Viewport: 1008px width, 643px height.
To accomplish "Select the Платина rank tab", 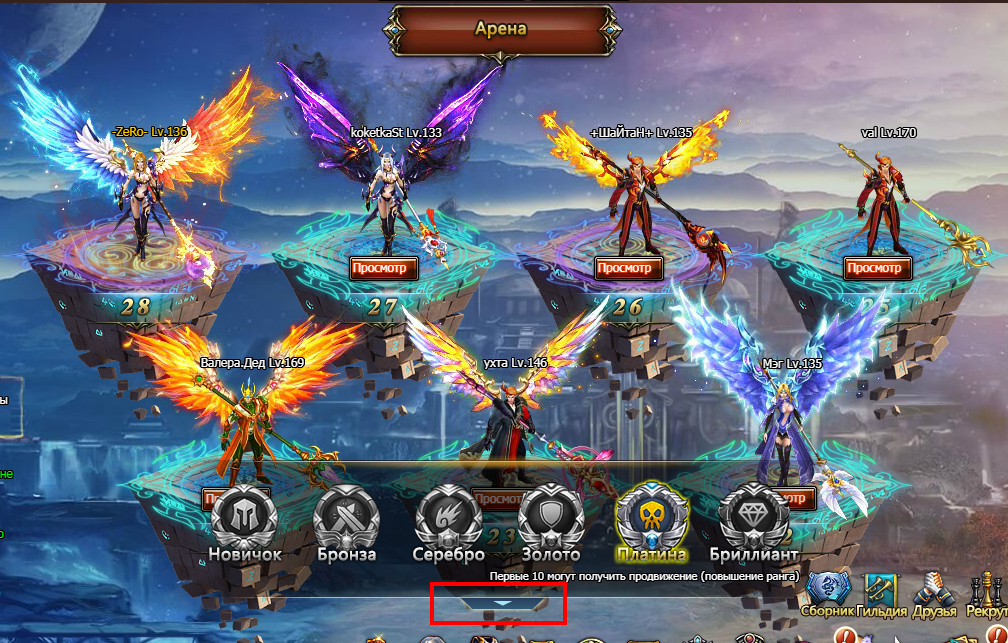I will pyautogui.click(x=650, y=519).
